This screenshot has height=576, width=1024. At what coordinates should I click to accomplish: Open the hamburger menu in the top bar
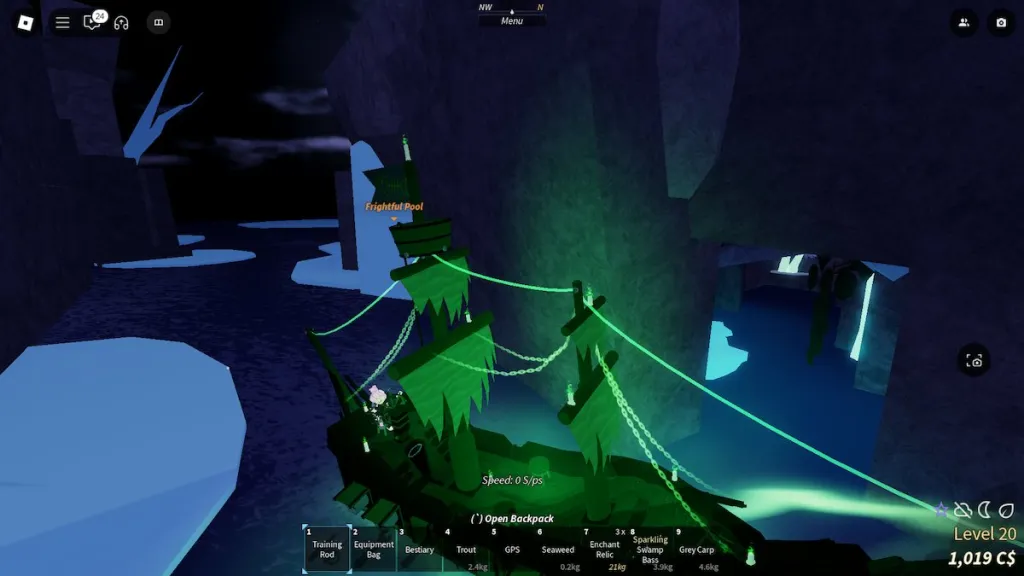[x=62, y=22]
